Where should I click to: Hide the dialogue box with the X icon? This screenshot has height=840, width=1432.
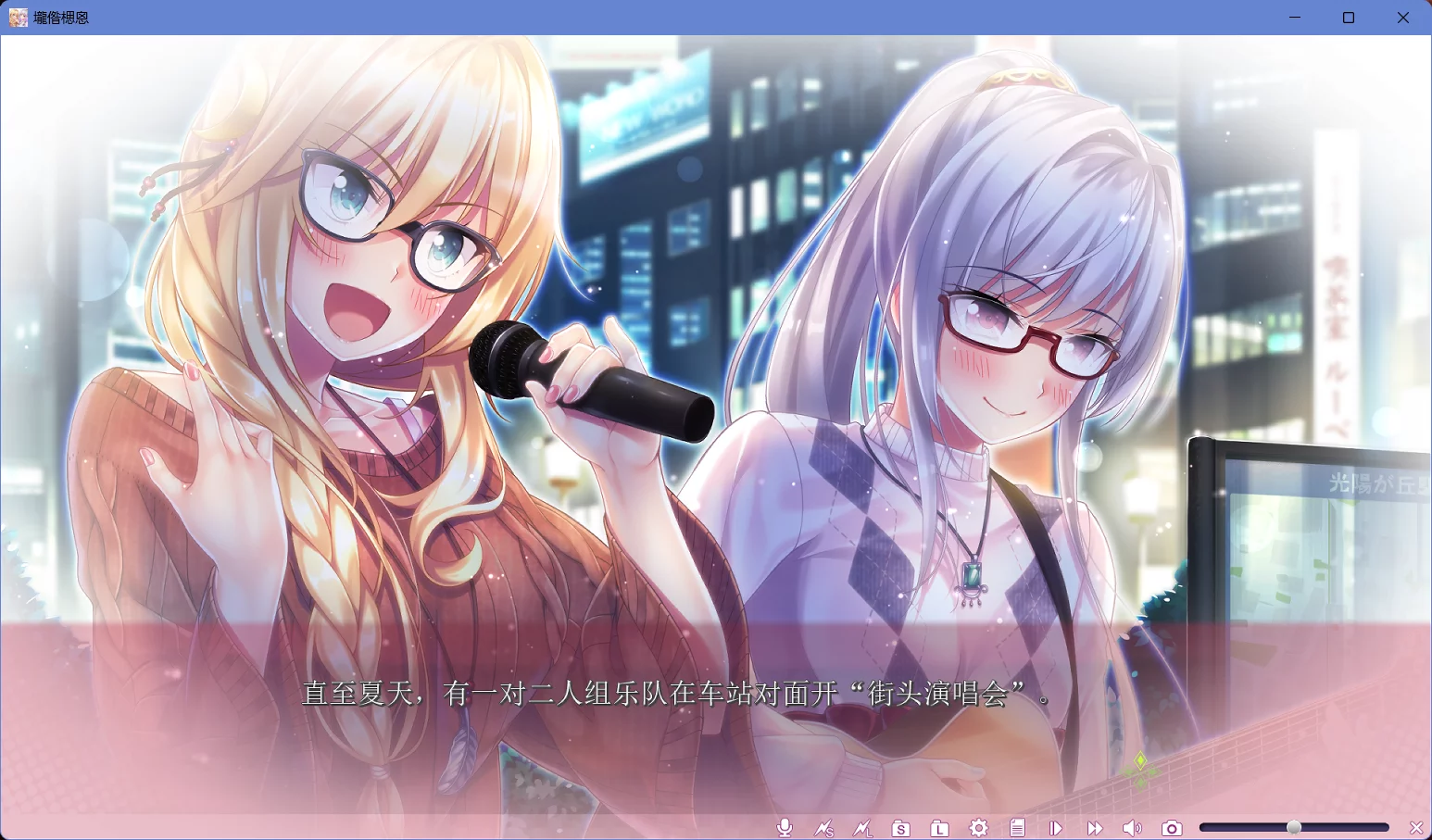[1416, 828]
